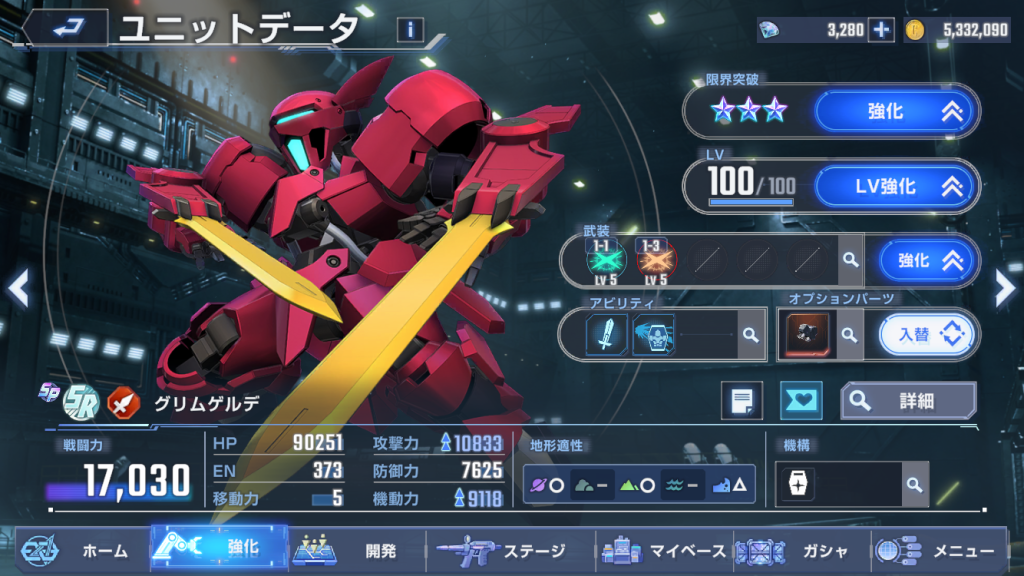Show next unit with right arrow
This screenshot has height=576, width=1024.
click(1005, 289)
